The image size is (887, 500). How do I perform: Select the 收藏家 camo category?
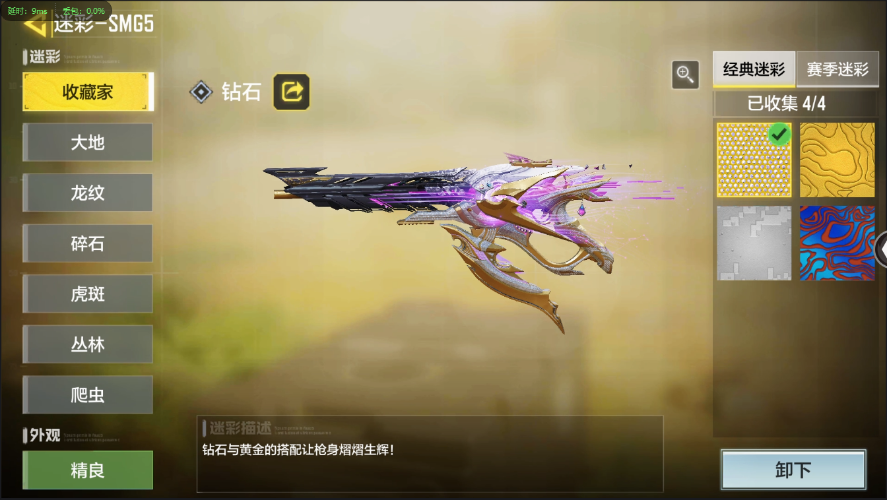point(88,92)
